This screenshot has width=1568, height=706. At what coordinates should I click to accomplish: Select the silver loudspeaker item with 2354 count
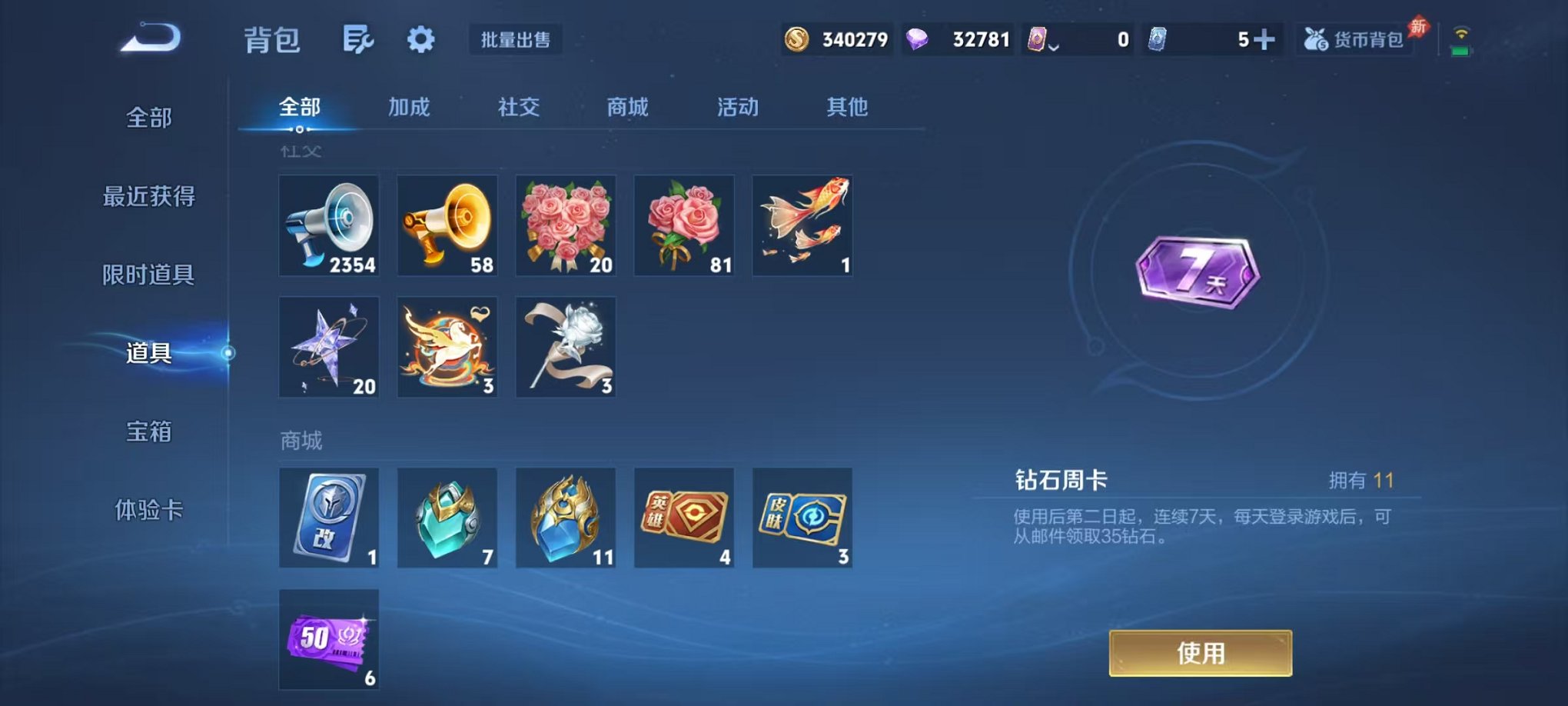[329, 225]
